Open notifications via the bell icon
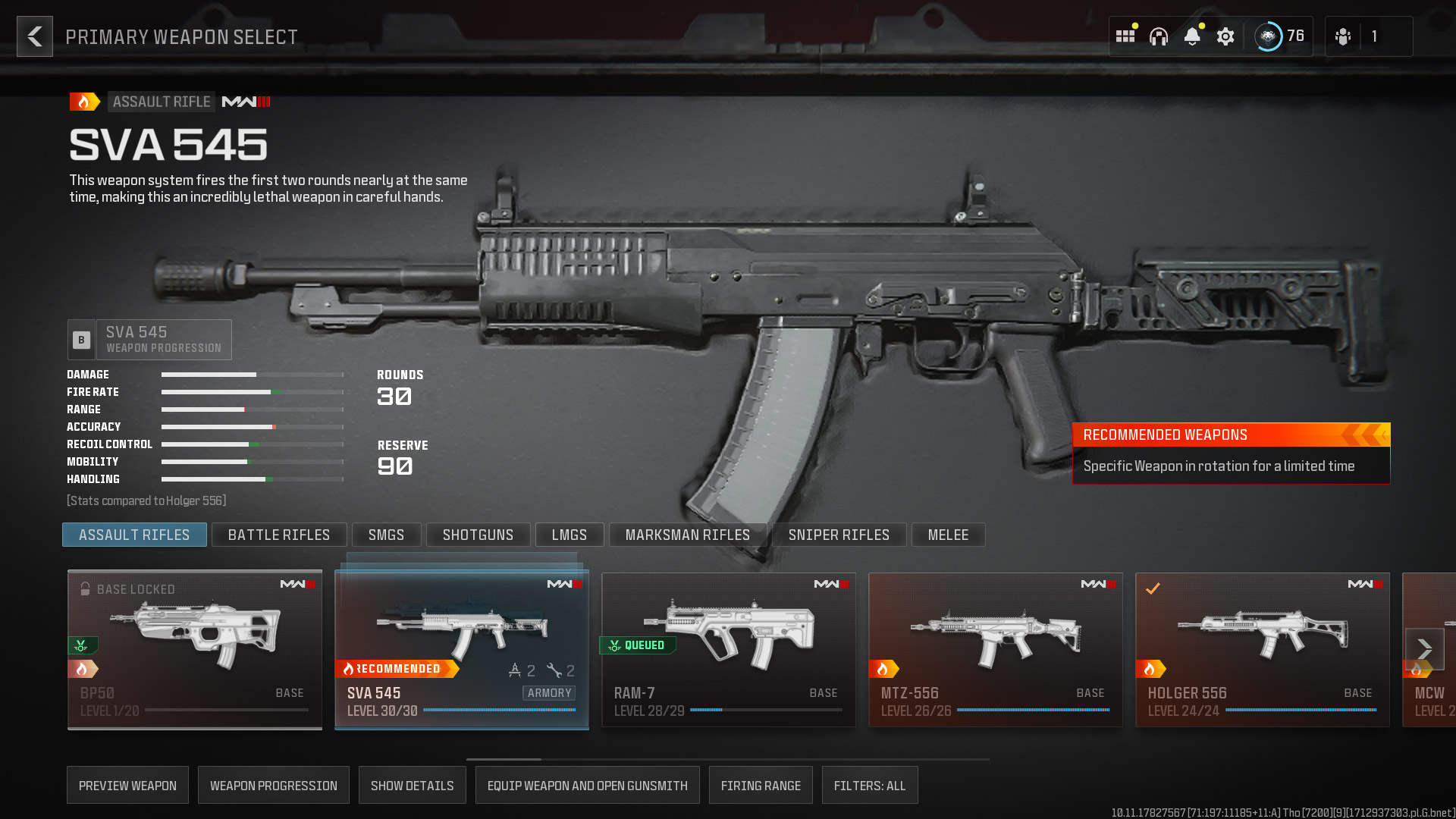1456x819 pixels. pyautogui.click(x=1194, y=36)
